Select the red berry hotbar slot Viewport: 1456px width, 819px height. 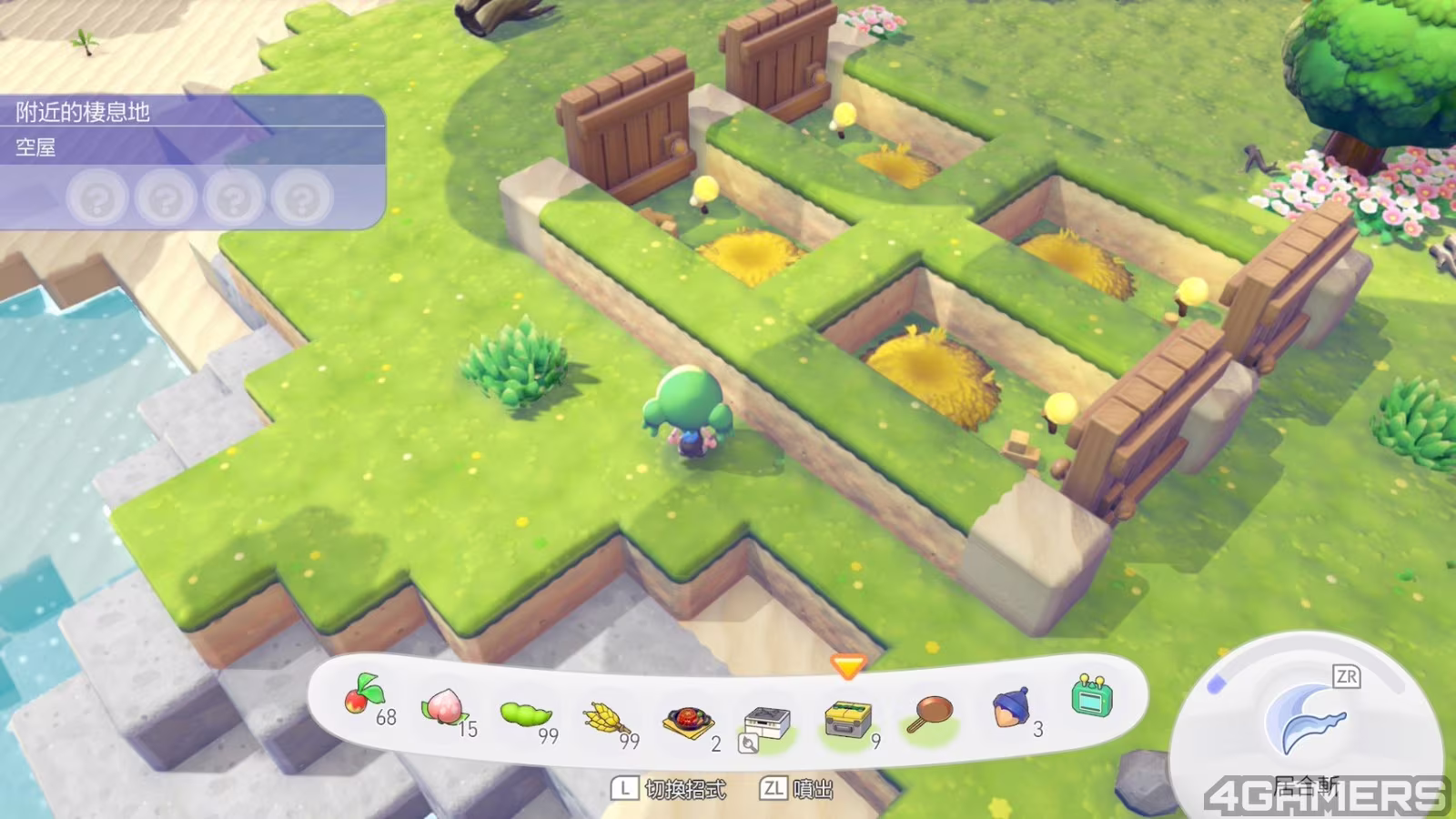(x=362, y=699)
